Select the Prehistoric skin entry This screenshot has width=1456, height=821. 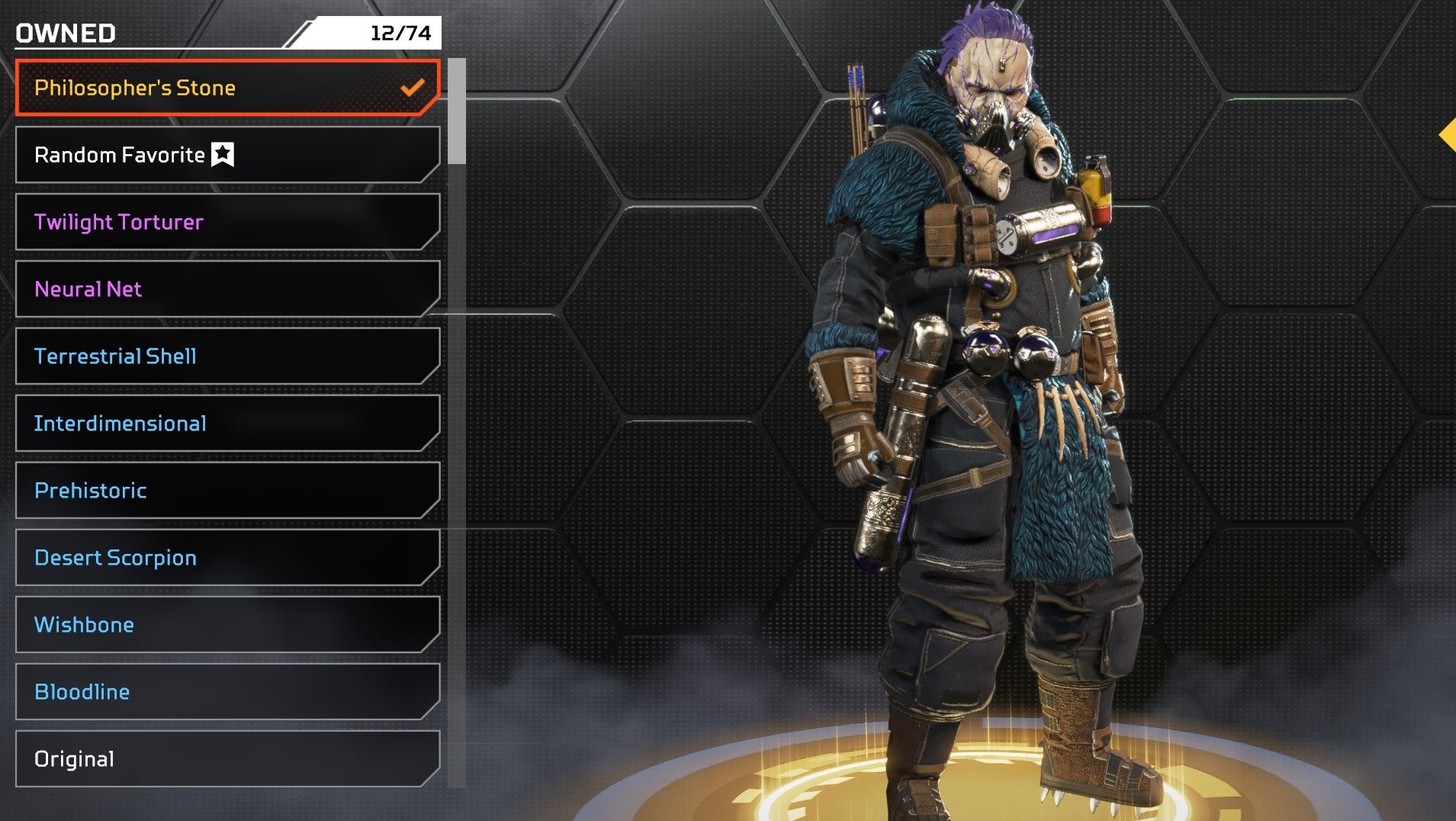tap(227, 491)
